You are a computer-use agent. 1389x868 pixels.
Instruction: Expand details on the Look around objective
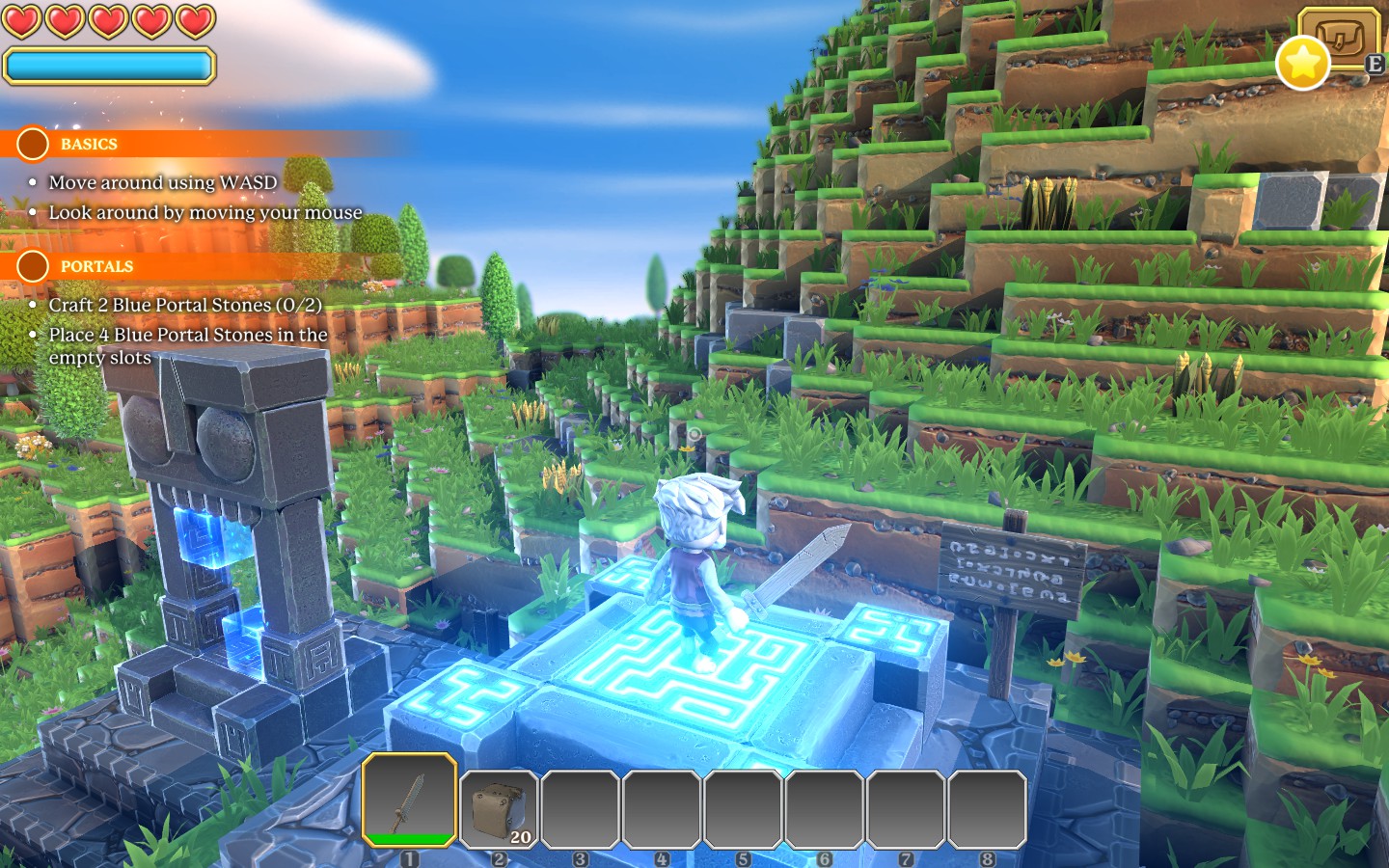pyautogui.click(x=205, y=212)
